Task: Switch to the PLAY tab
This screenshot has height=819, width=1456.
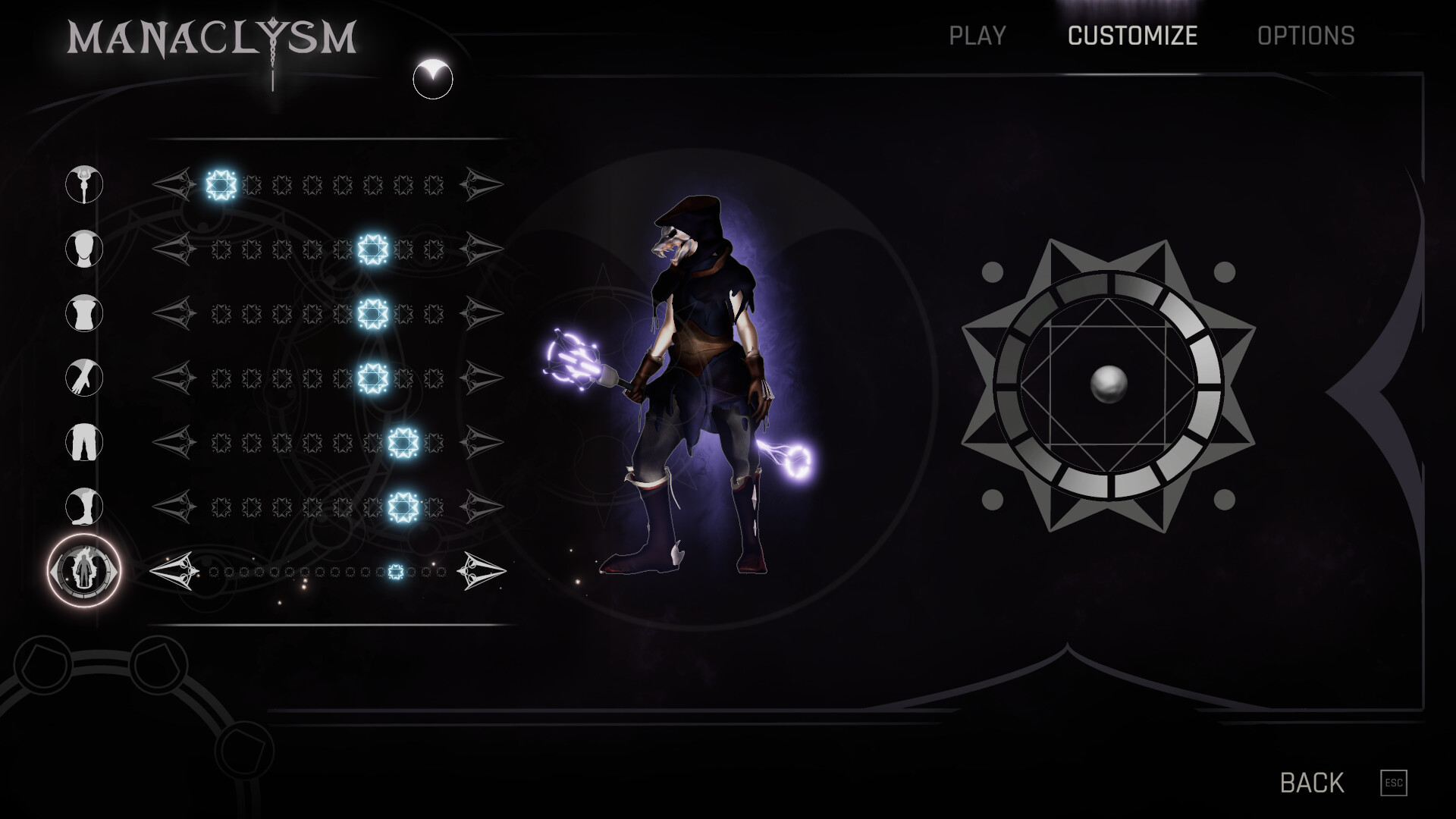Action: pyautogui.click(x=977, y=36)
